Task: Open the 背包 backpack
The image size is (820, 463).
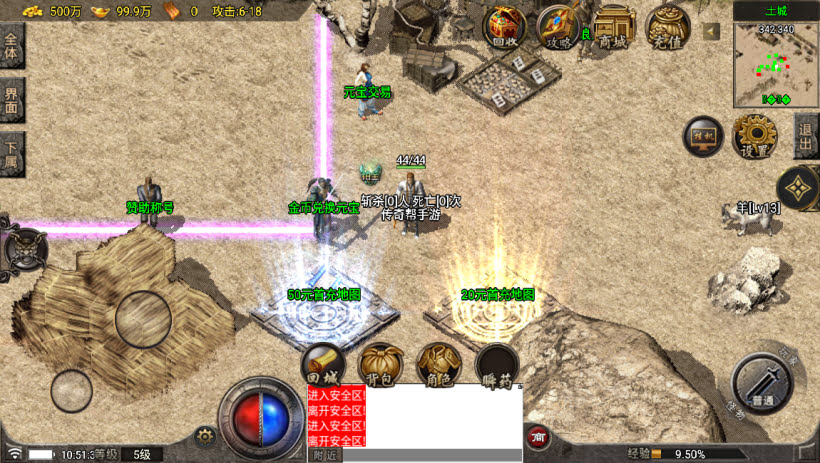Action: coord(380,363)
